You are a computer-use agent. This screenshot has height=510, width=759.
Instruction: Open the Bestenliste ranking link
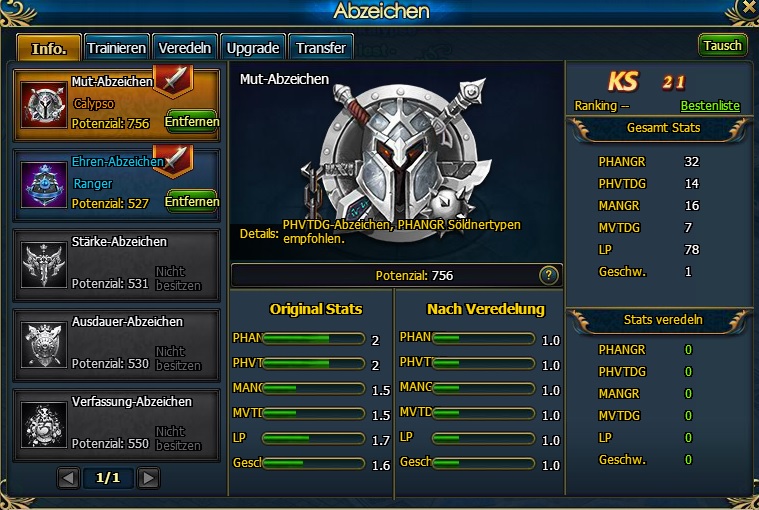click(710, 105)
